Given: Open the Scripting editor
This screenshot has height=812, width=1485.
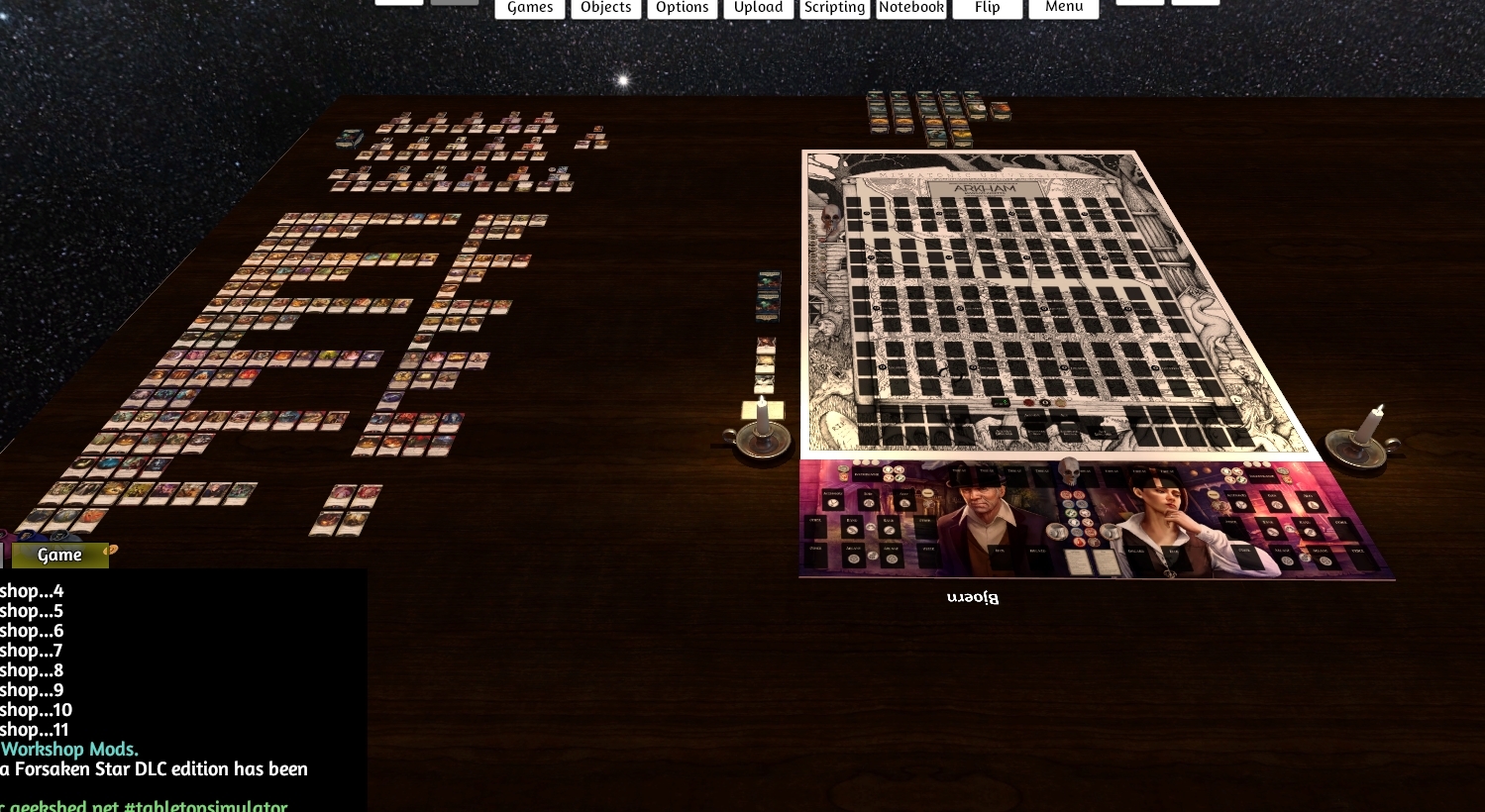Looking at the screenshot, I should pyautogui.click(x=833, y=7).
